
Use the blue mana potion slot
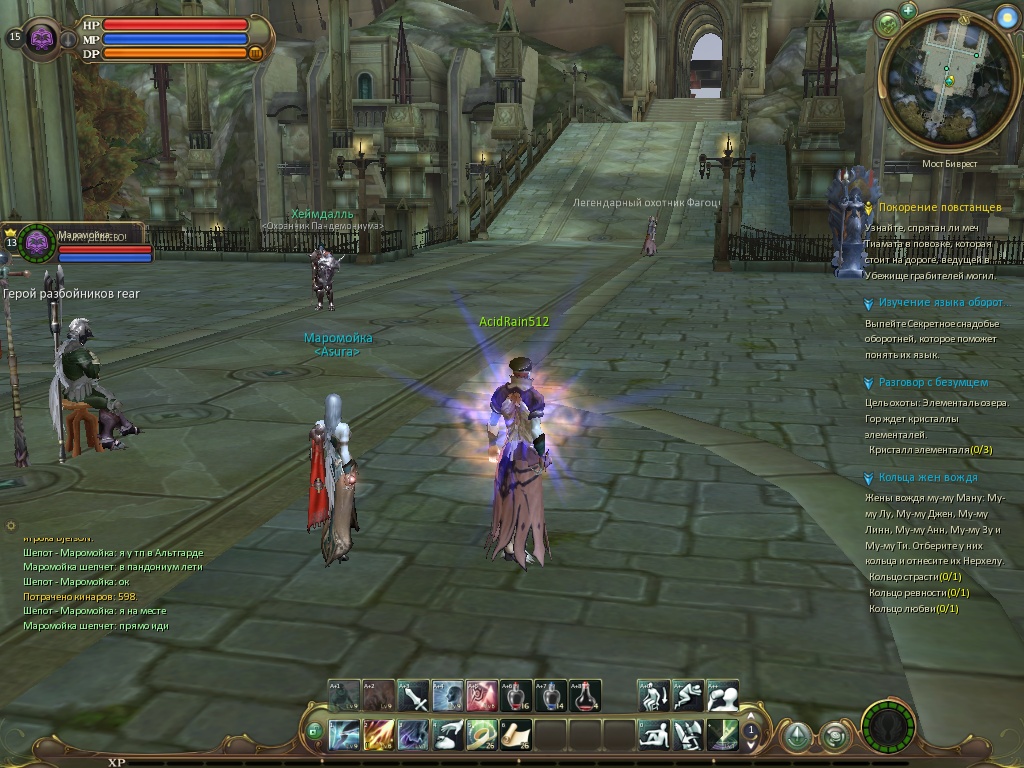552,695
